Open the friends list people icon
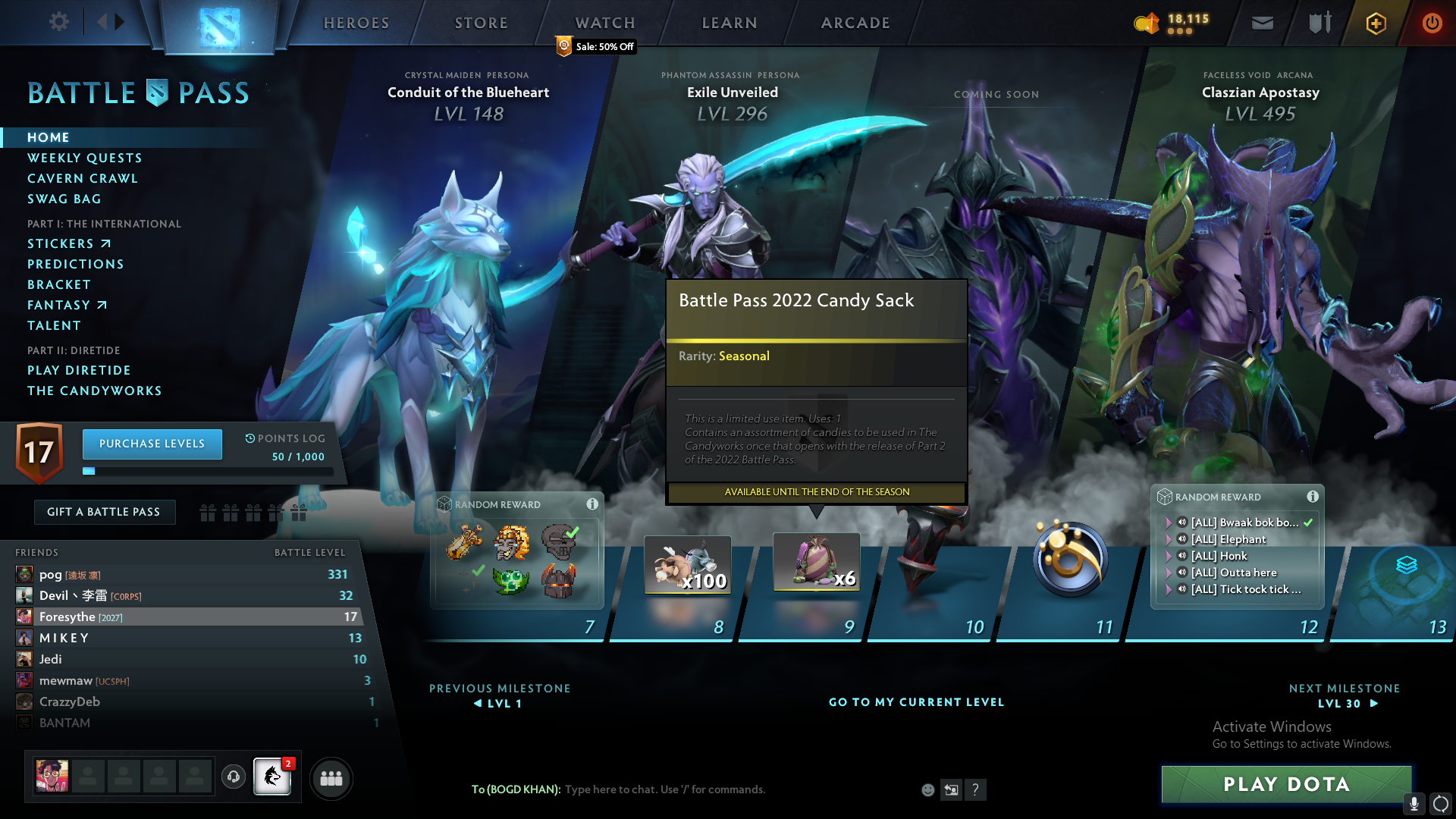Image resolution: width=1456 pixels, height=819 pixels. (x=331, y=778)
